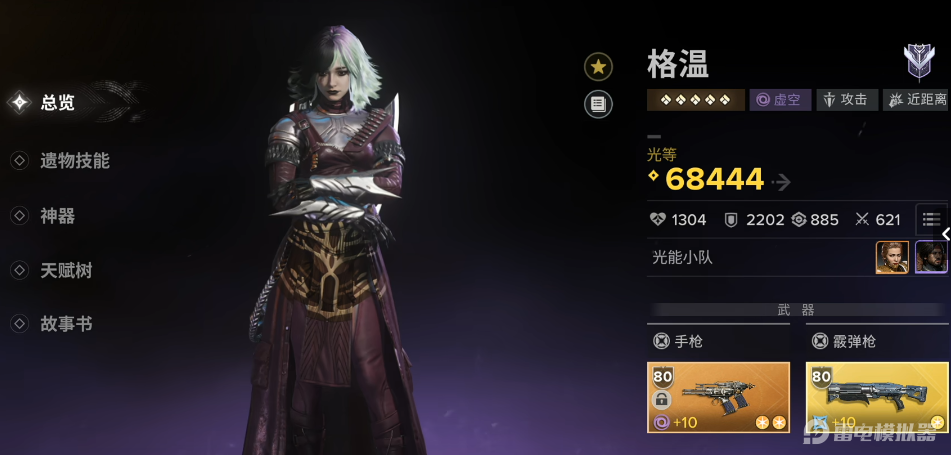This screenshot has width=951, height=455.
Task: Switch to the 神器 artifact tab
Action: coord(57,216)
